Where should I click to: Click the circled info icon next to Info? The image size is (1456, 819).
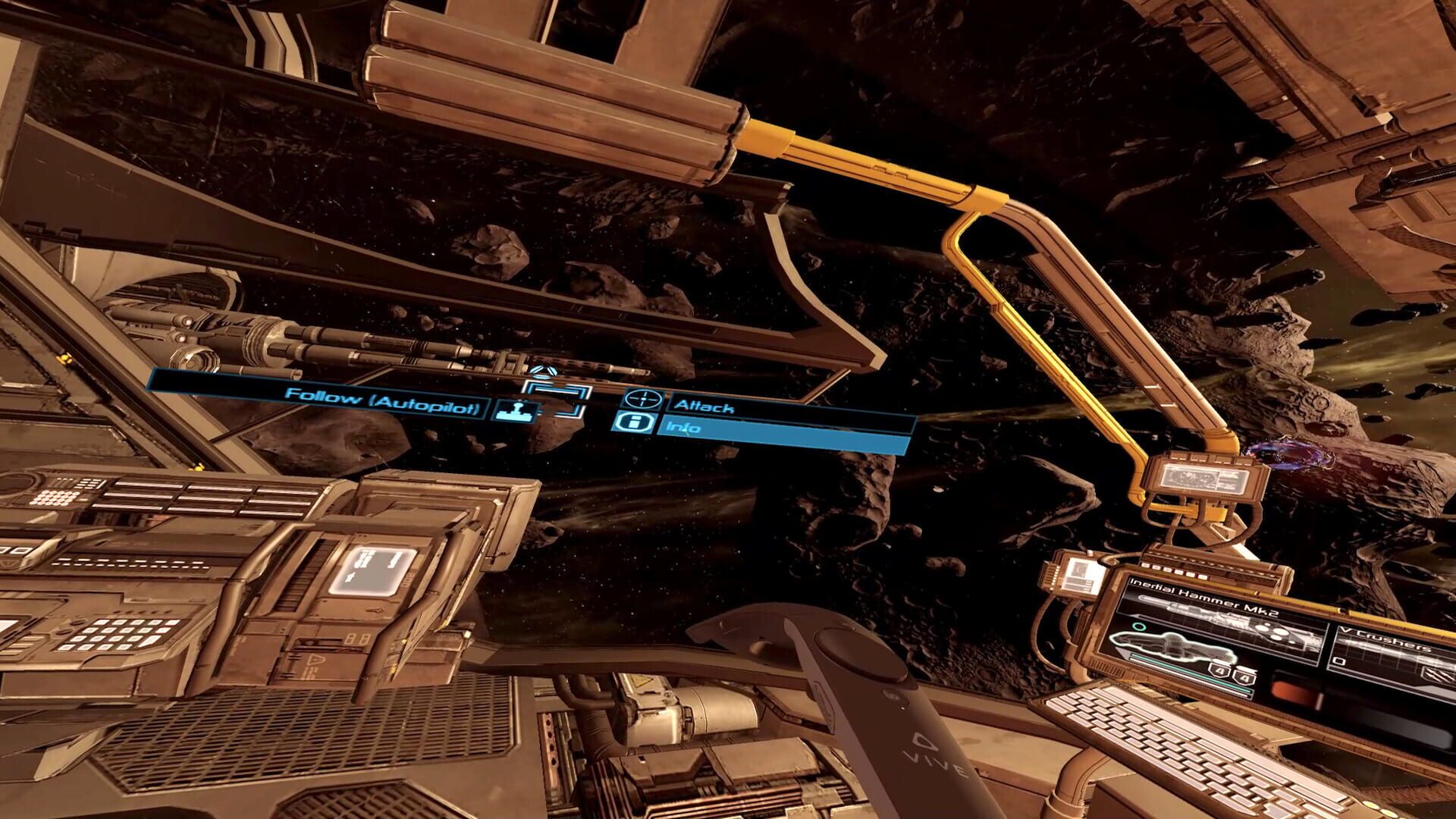pyautogui.click(x=632, y=422)
